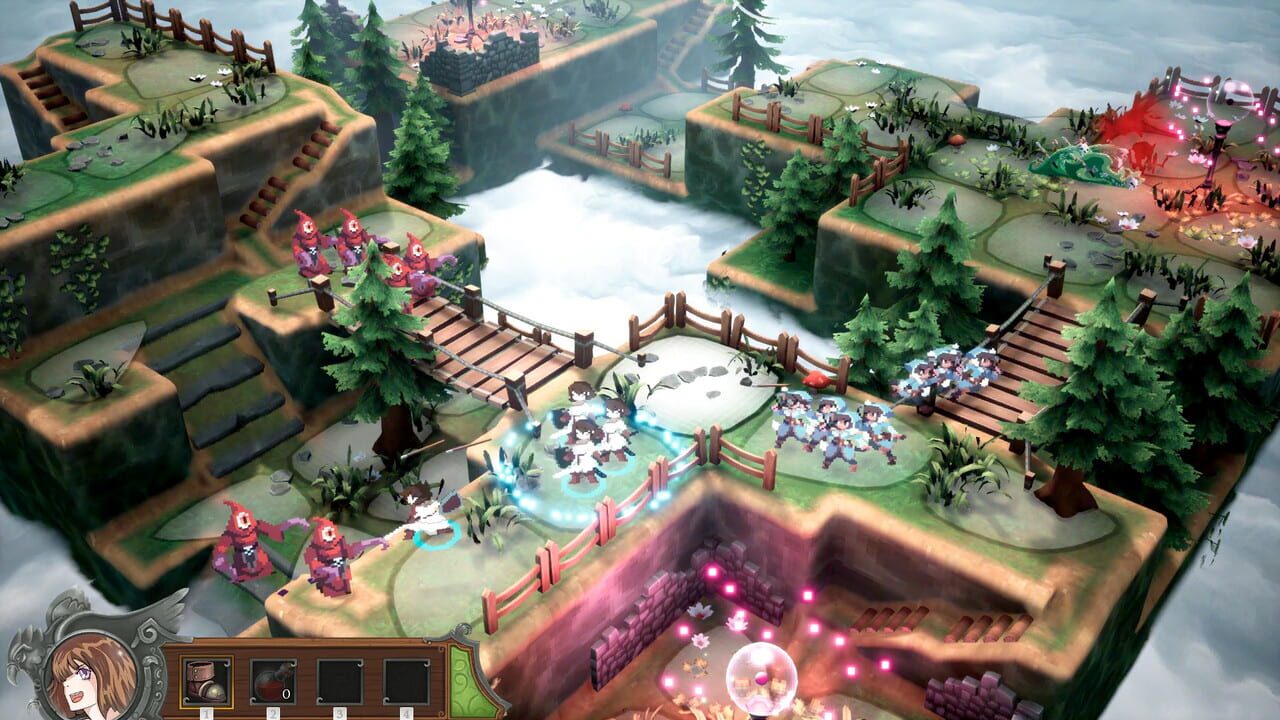Click the numbered label 2 under the potion slot
This screenshot has width=1280, height=720.
coord(273,712)
